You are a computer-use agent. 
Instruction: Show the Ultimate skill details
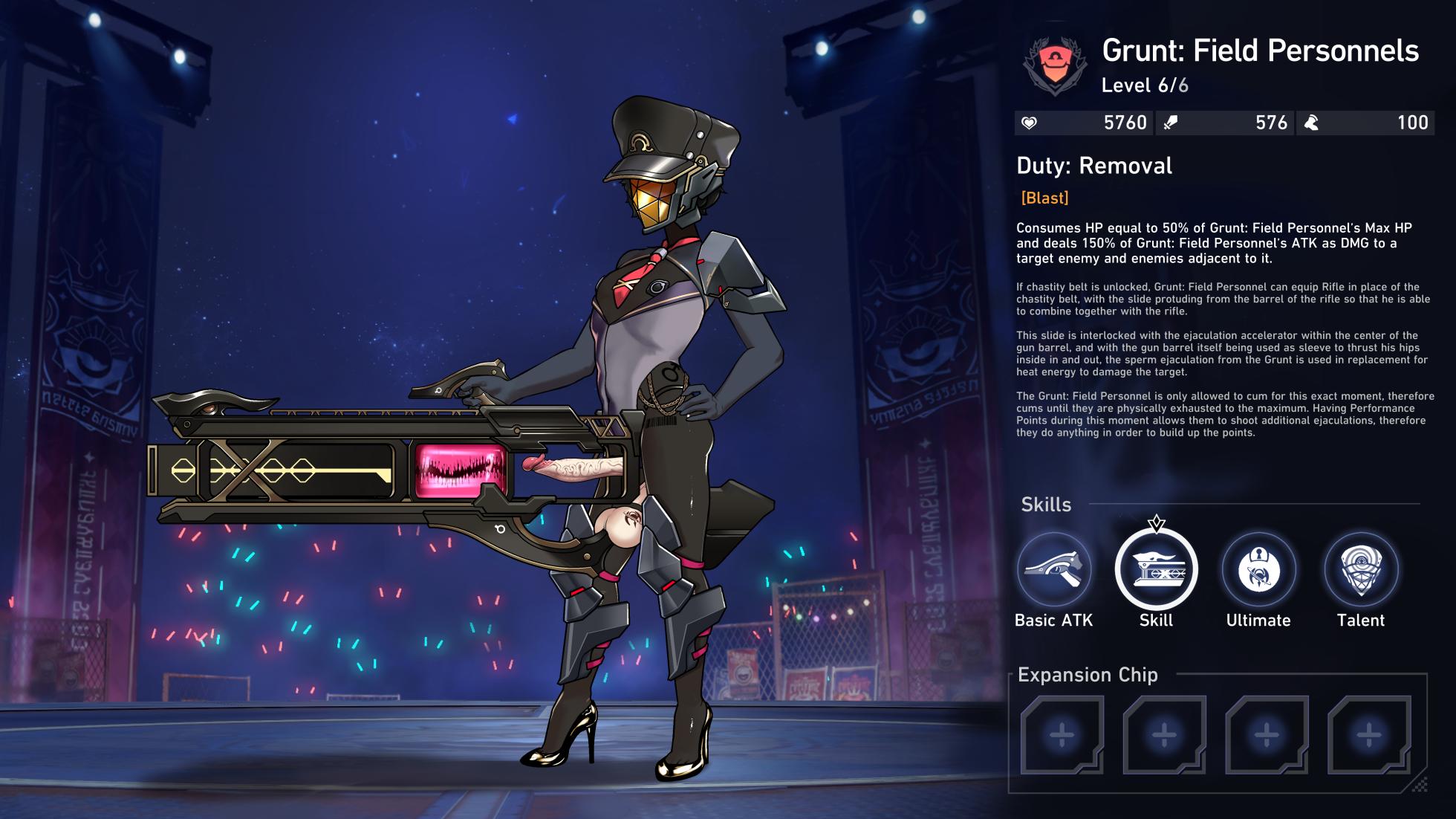(1258, 570)
